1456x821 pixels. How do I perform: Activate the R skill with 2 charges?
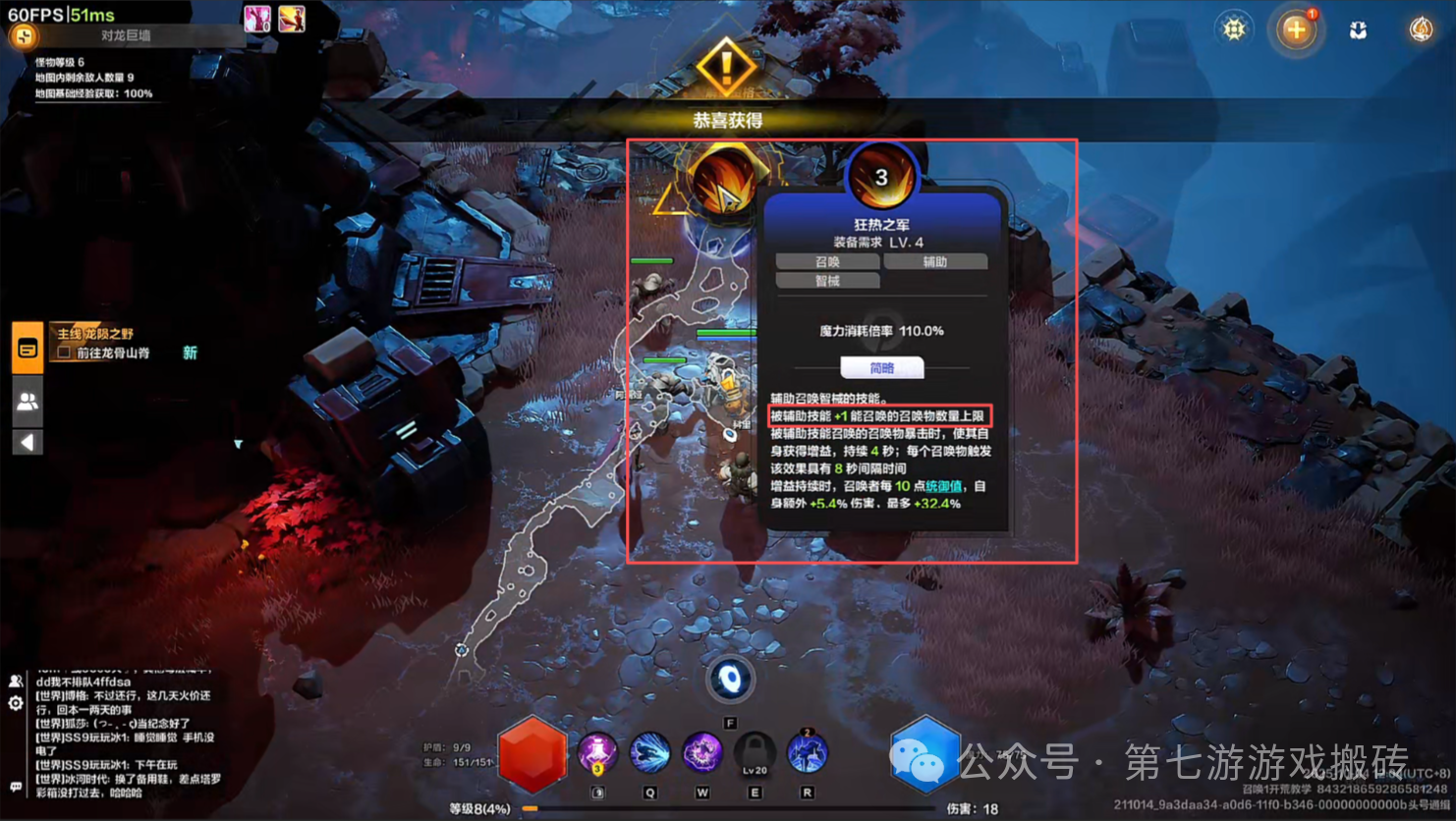807,753
